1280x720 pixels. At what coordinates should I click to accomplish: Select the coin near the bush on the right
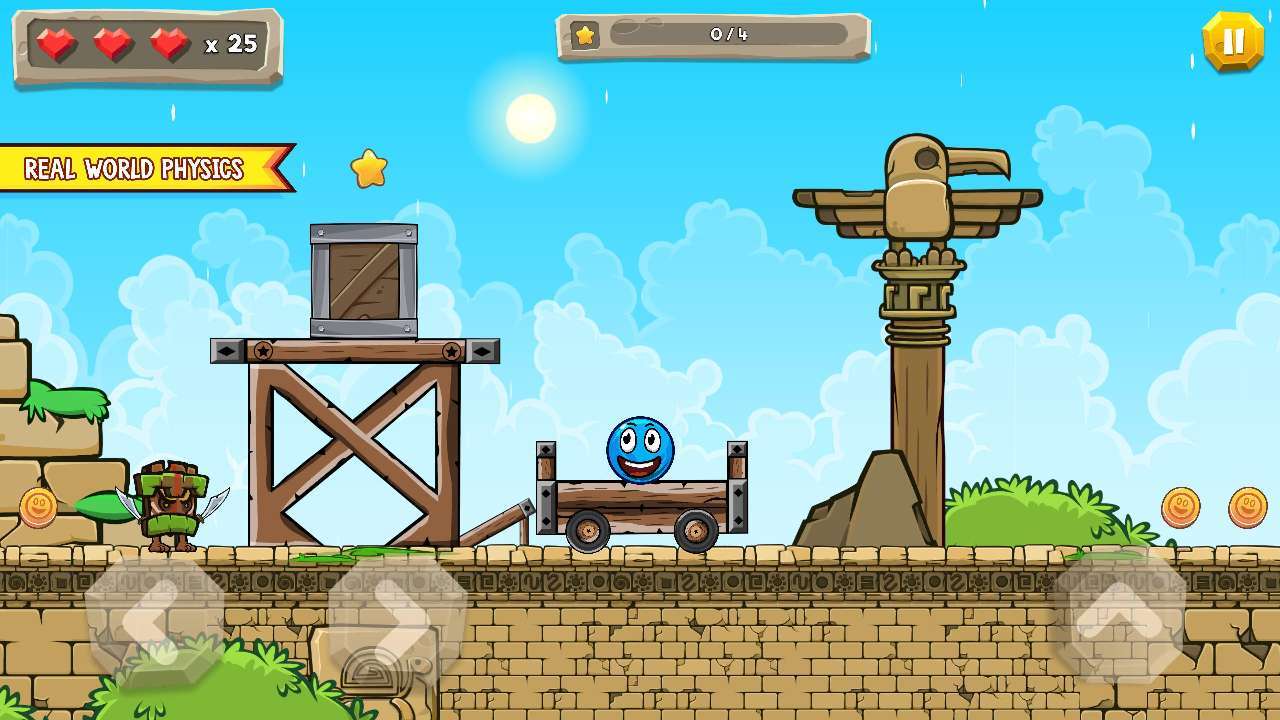tap(1178, 505)
